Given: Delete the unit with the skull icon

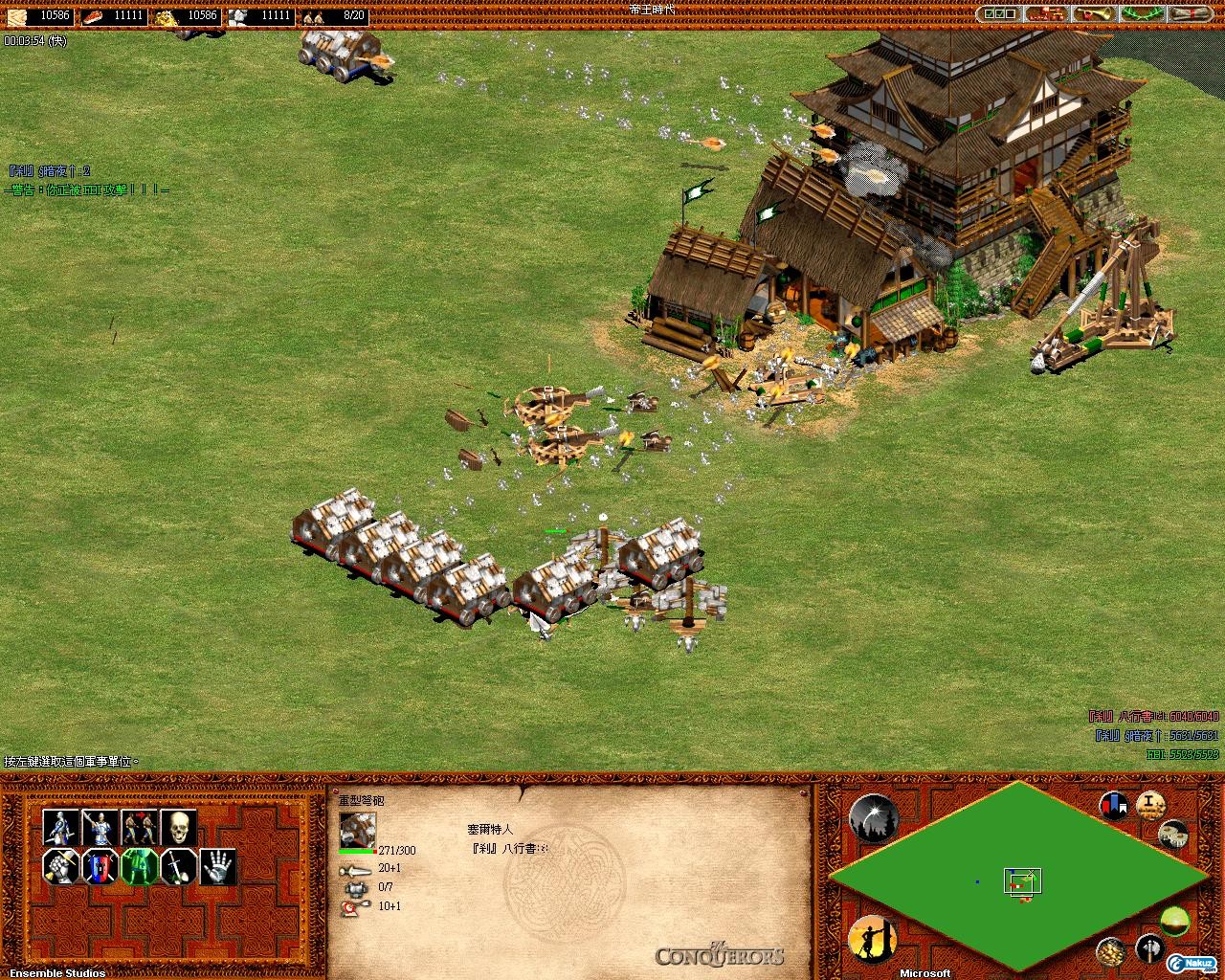Looking at the screenshot, I should (x=179, y=827).
